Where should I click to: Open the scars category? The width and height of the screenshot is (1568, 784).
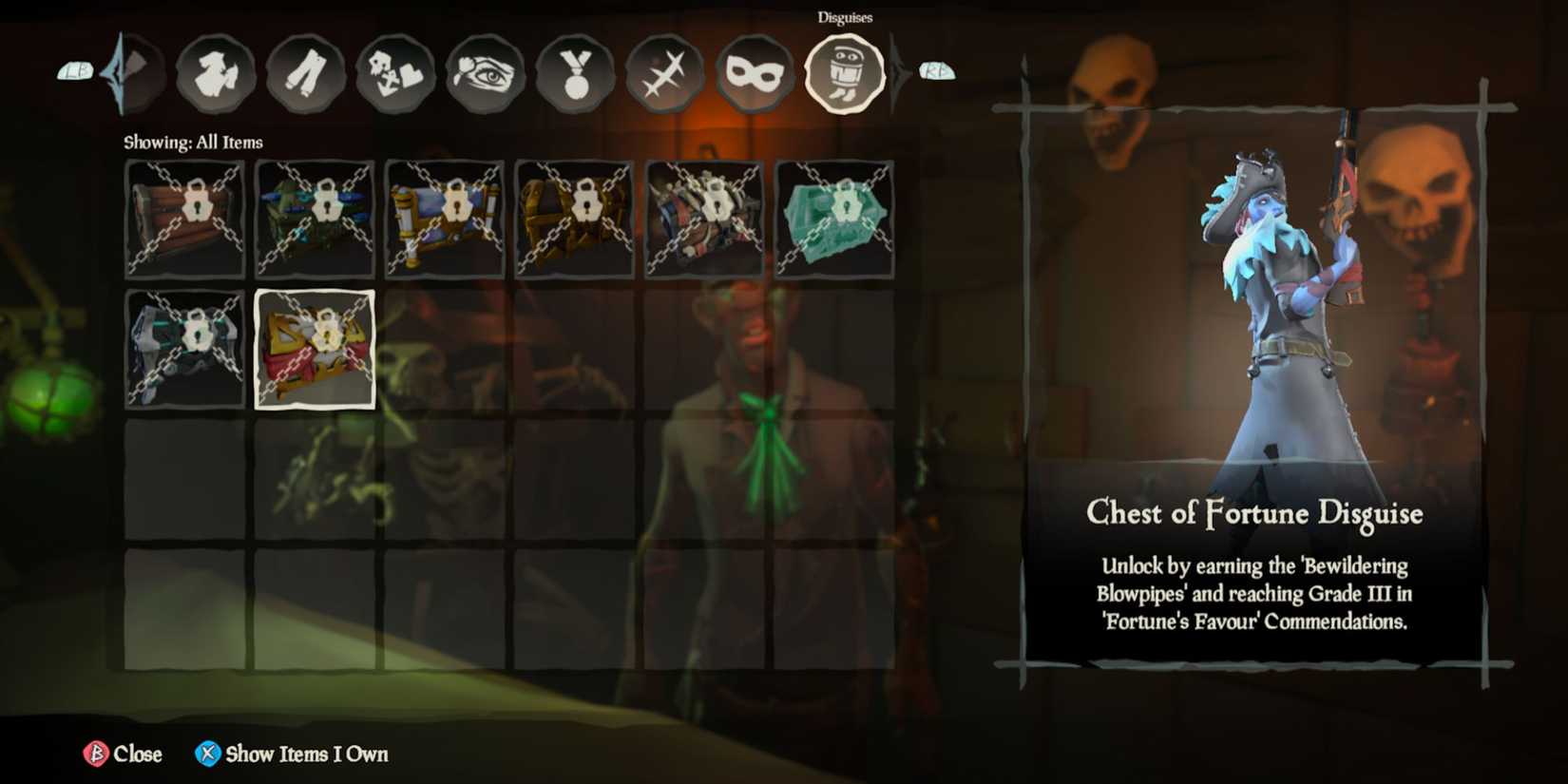point(665,74)
